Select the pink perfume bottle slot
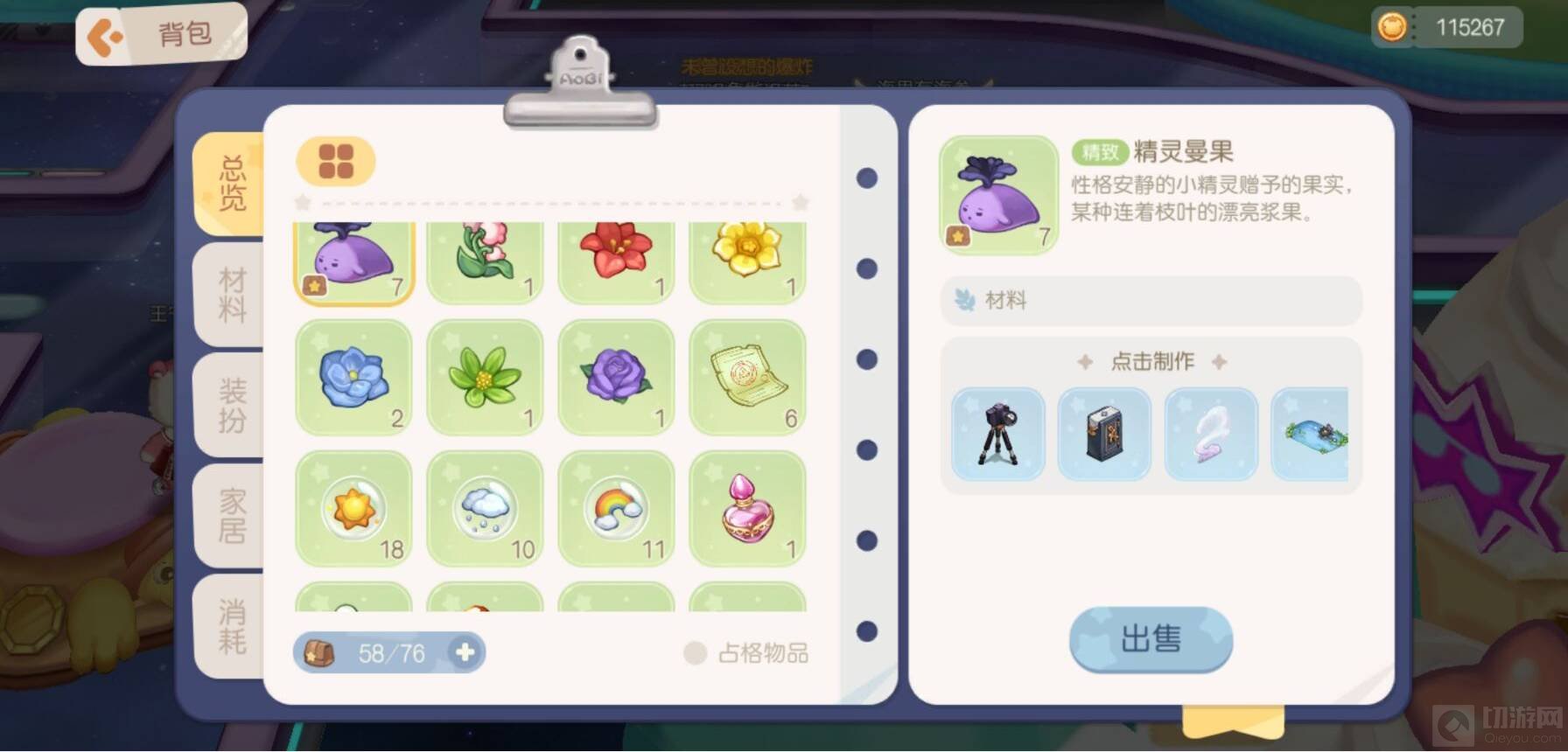The width and height of the screenshot is (1568, 752). tap(747, 508)
